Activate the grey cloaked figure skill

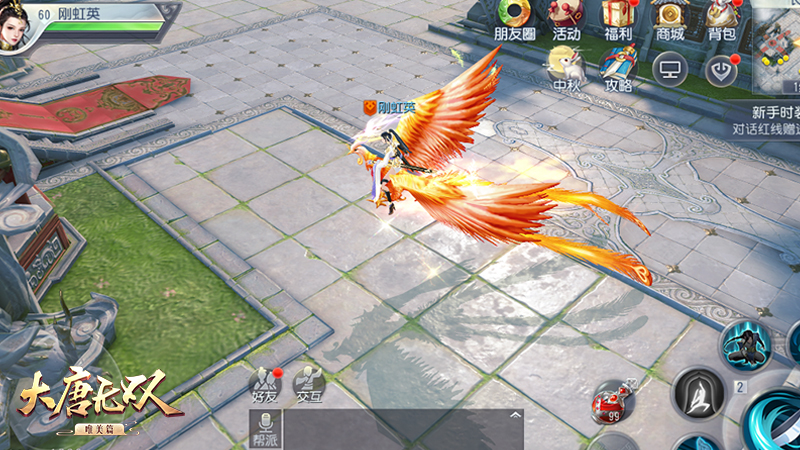coord(697,394)
